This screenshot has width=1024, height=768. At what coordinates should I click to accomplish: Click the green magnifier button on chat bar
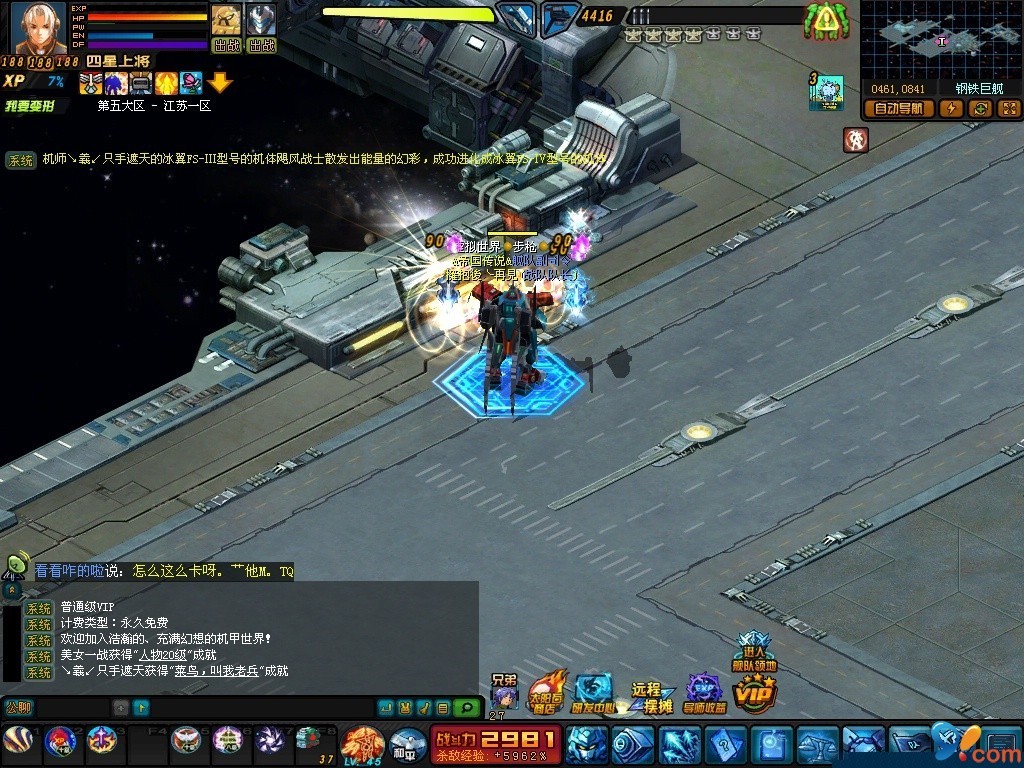(x=465, y=708)
